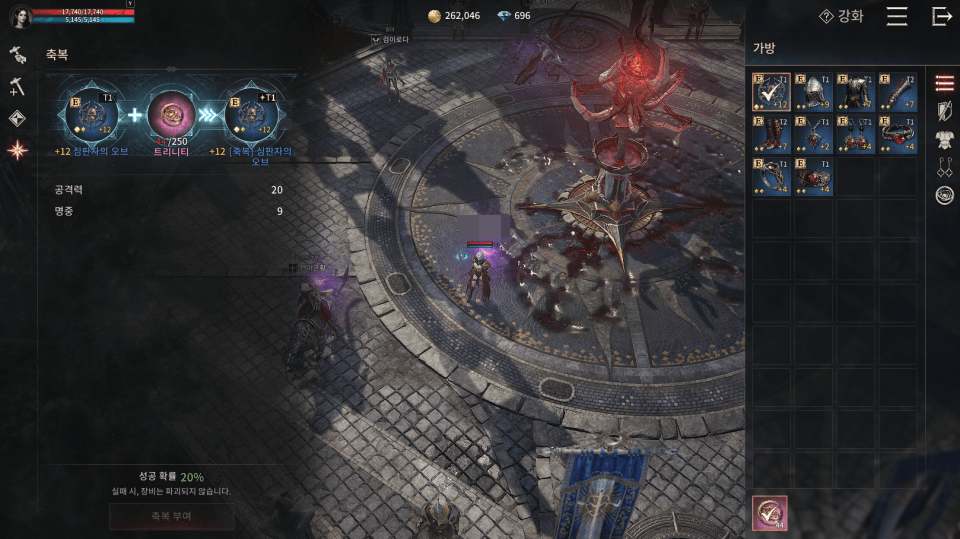This screenshot has height=539, width=960.
Task: Switch to the earrings accessory filter tab
Action: click(944, 167)
